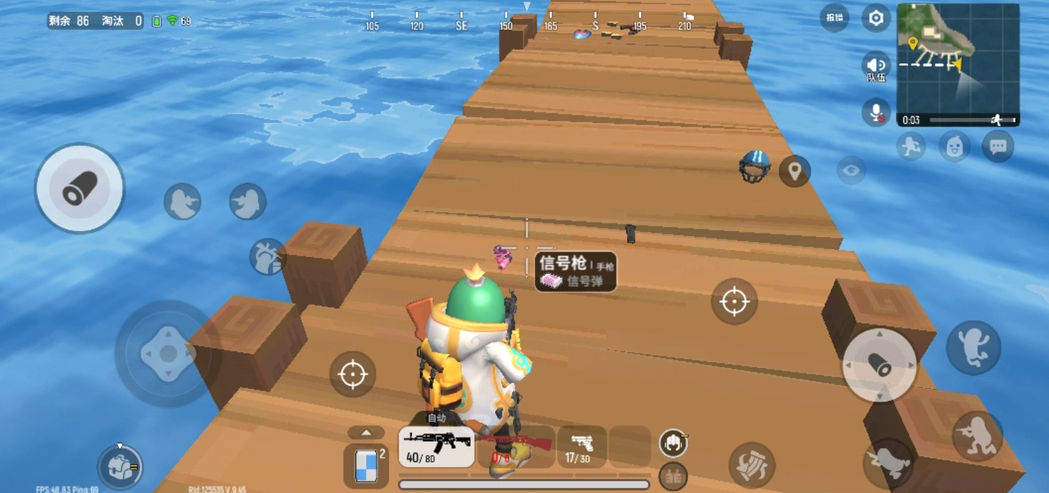Activate the jump button
The height and width of the screenshot is (493, 1049).
(973, 347)
